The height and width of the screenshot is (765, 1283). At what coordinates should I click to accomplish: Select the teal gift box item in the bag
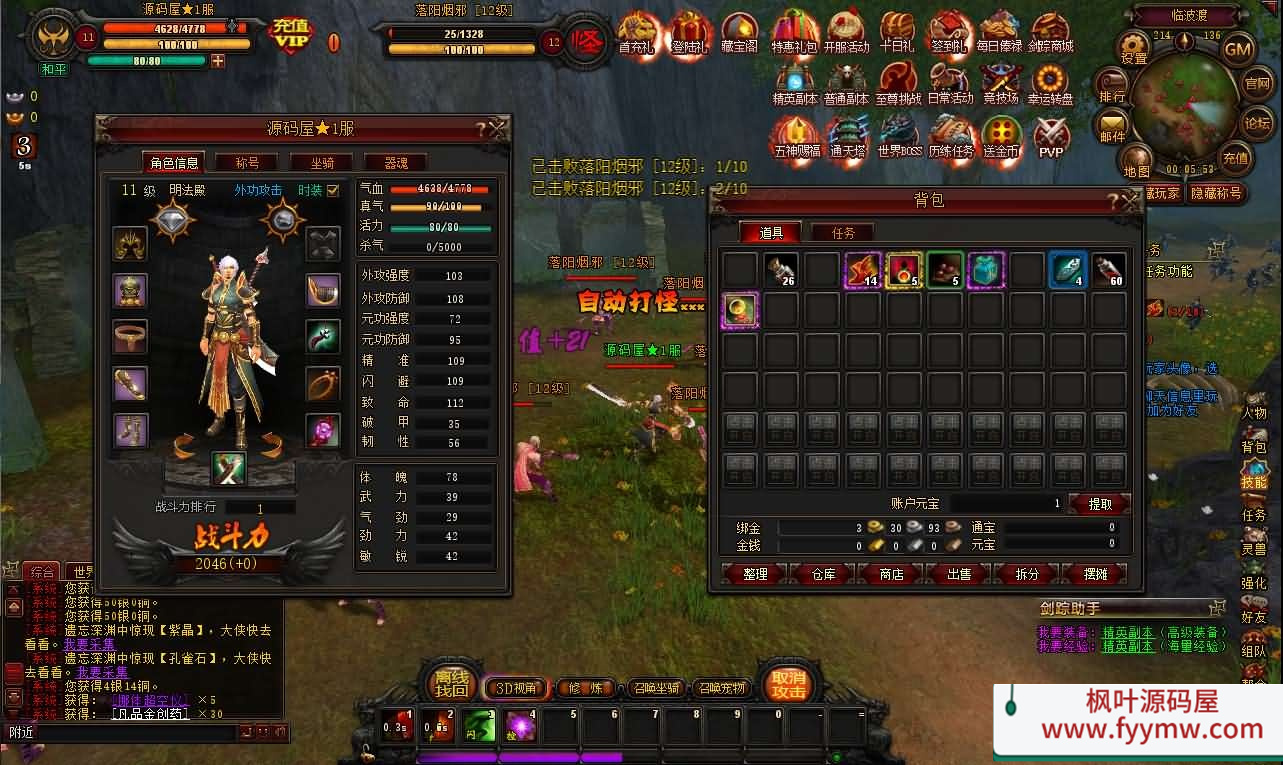[985, 270]
